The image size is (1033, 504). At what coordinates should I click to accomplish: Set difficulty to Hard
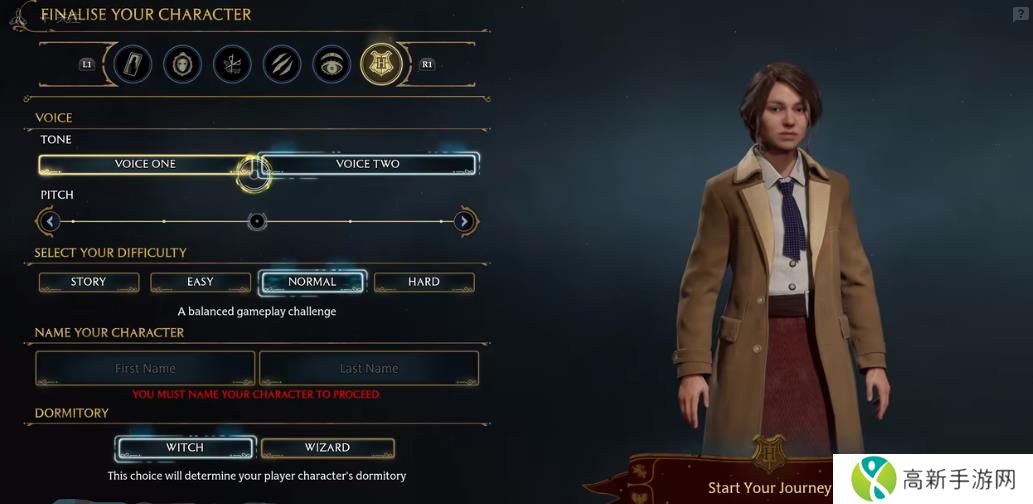(424, 282)
